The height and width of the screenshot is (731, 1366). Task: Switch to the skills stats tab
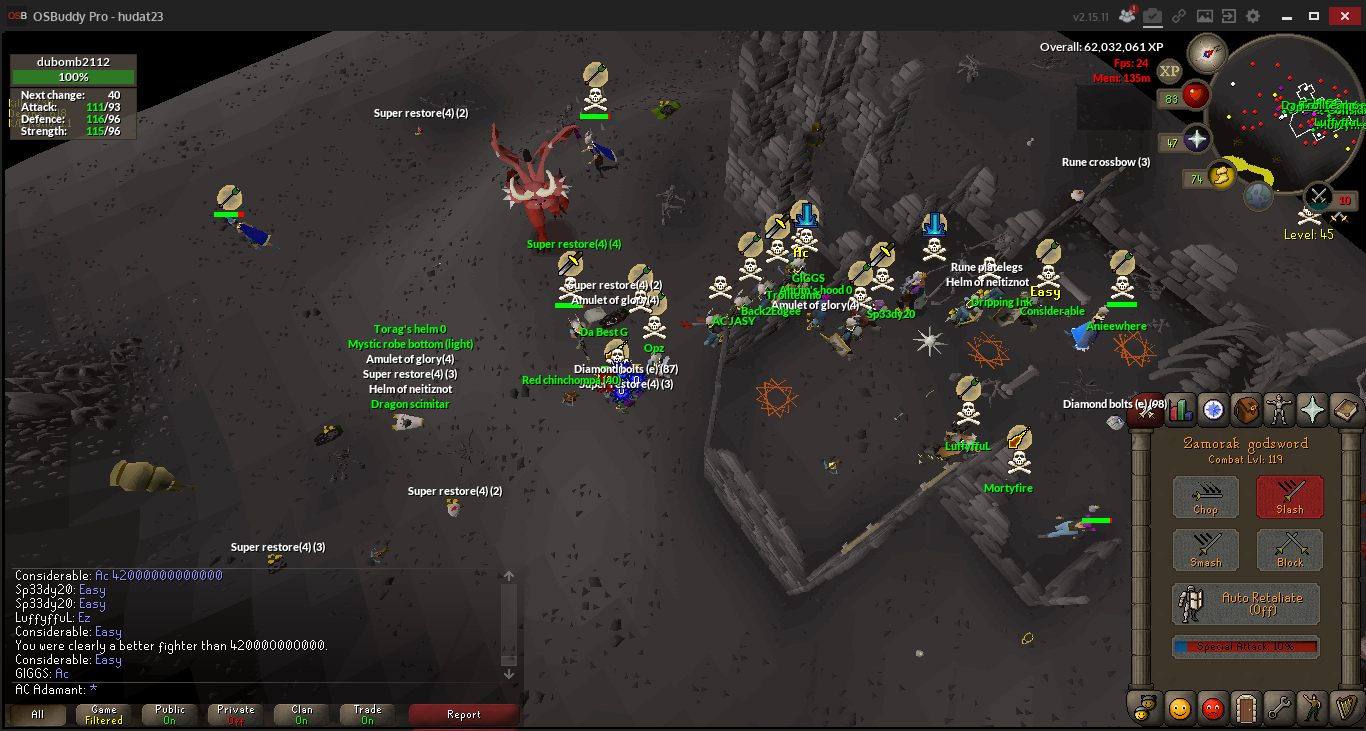(1181, 409)
